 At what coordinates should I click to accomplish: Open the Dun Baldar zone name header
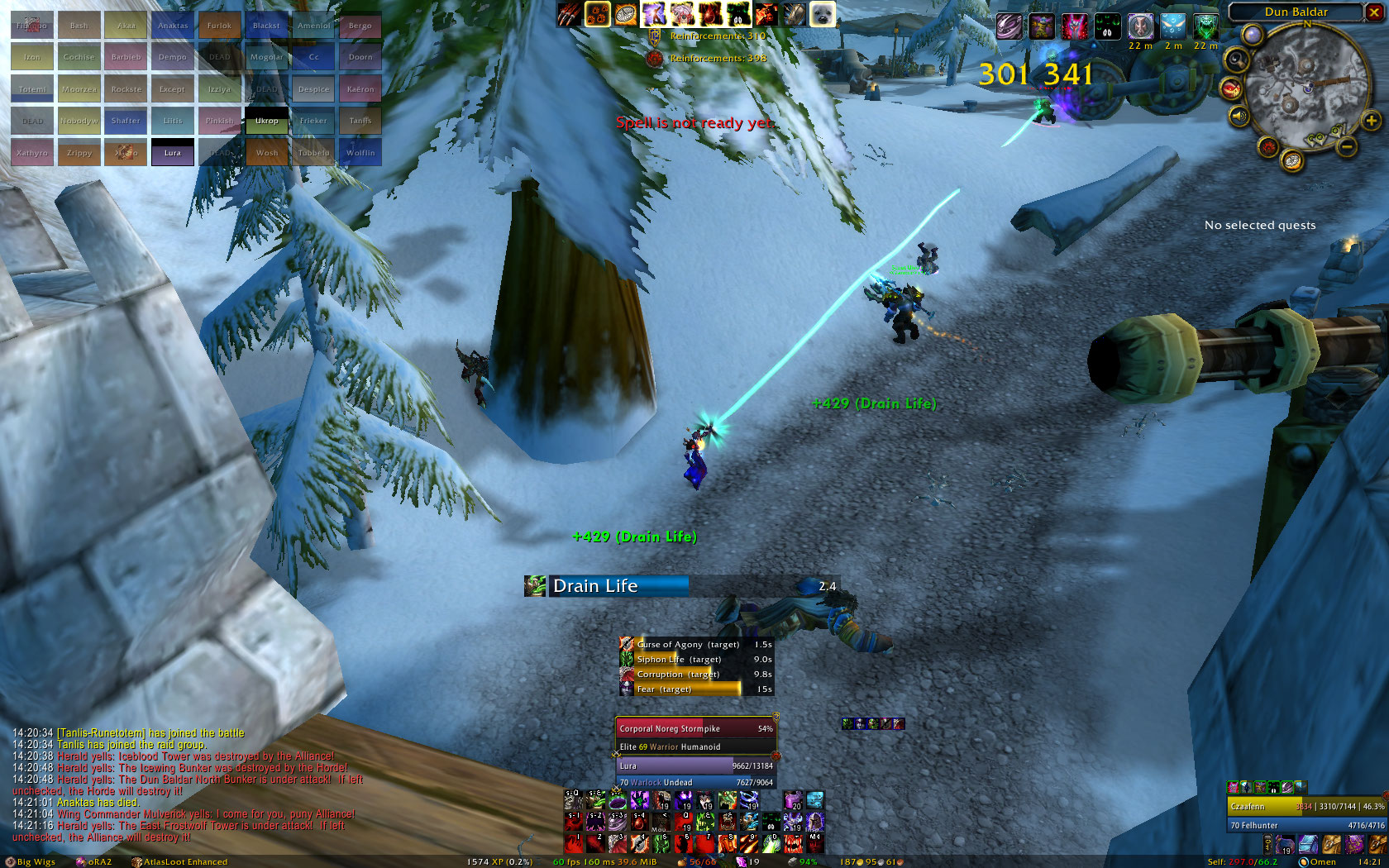pyautogui.click(x=1296, y=12)
